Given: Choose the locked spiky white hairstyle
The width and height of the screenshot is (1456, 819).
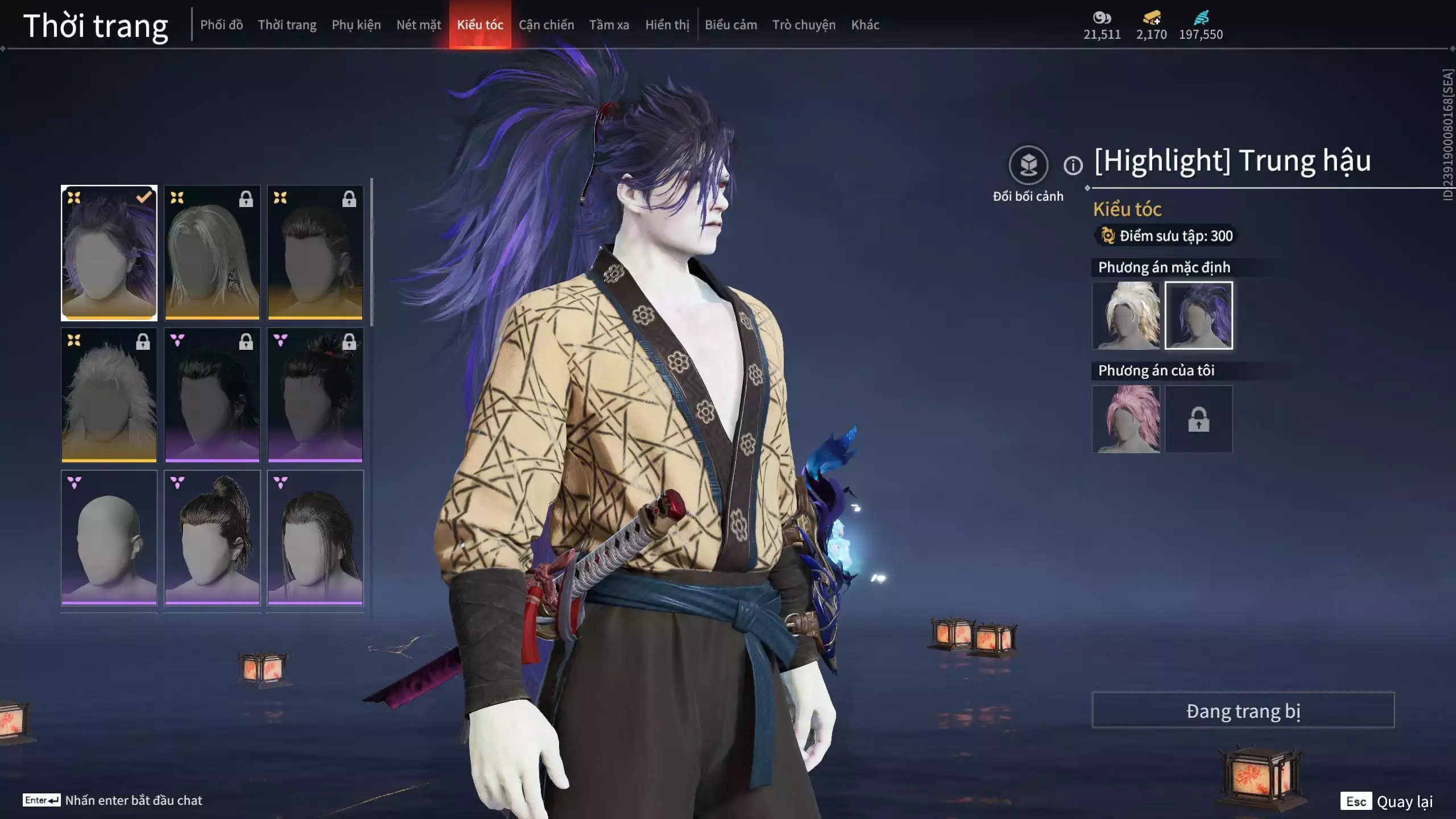Looking at the screenshot, I should pyautogui.click(x=109, y=395).
